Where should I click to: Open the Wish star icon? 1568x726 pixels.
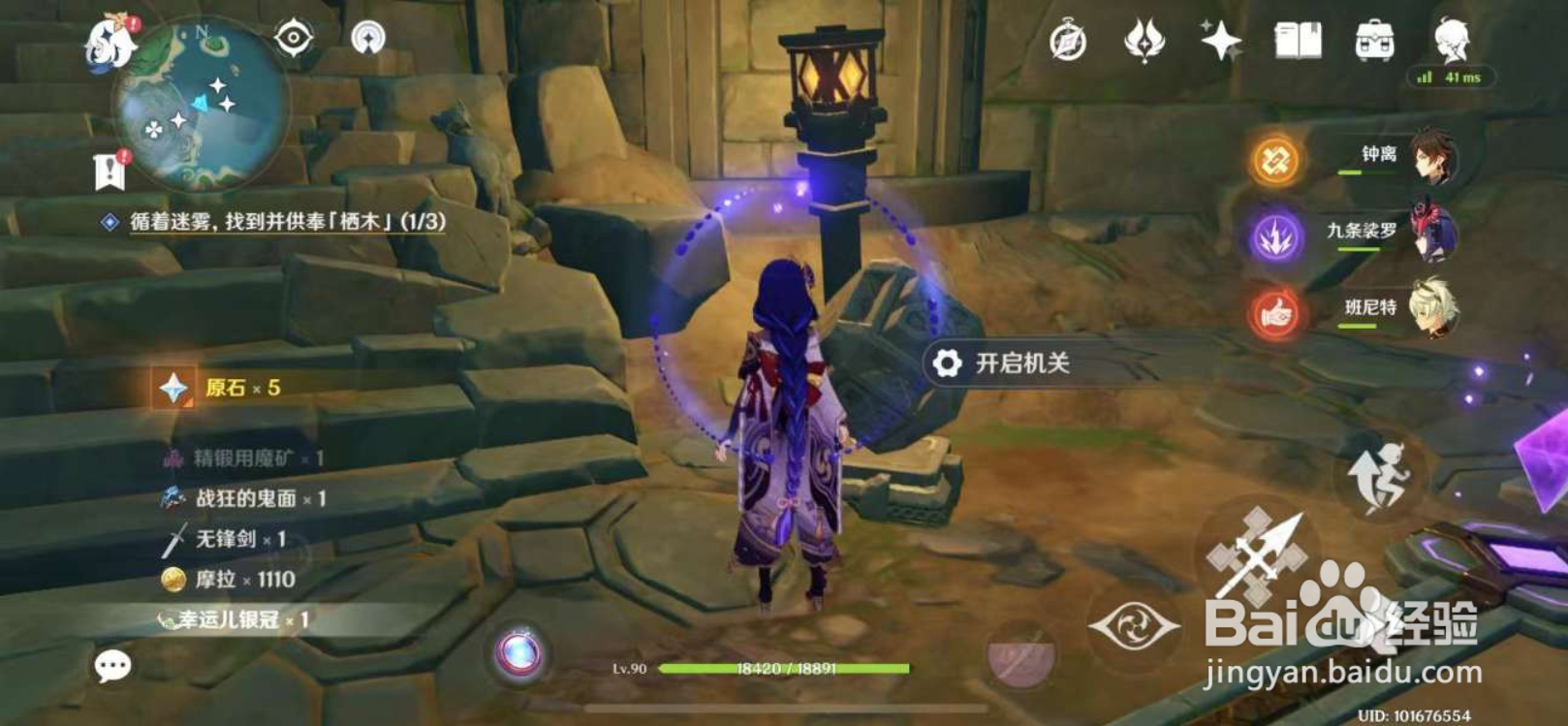click(x=1223, y=43)
